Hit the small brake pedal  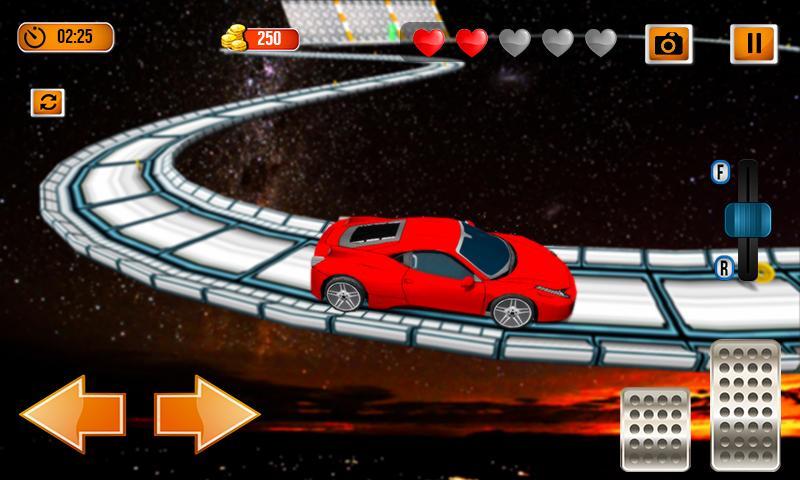tap(655, 428)
